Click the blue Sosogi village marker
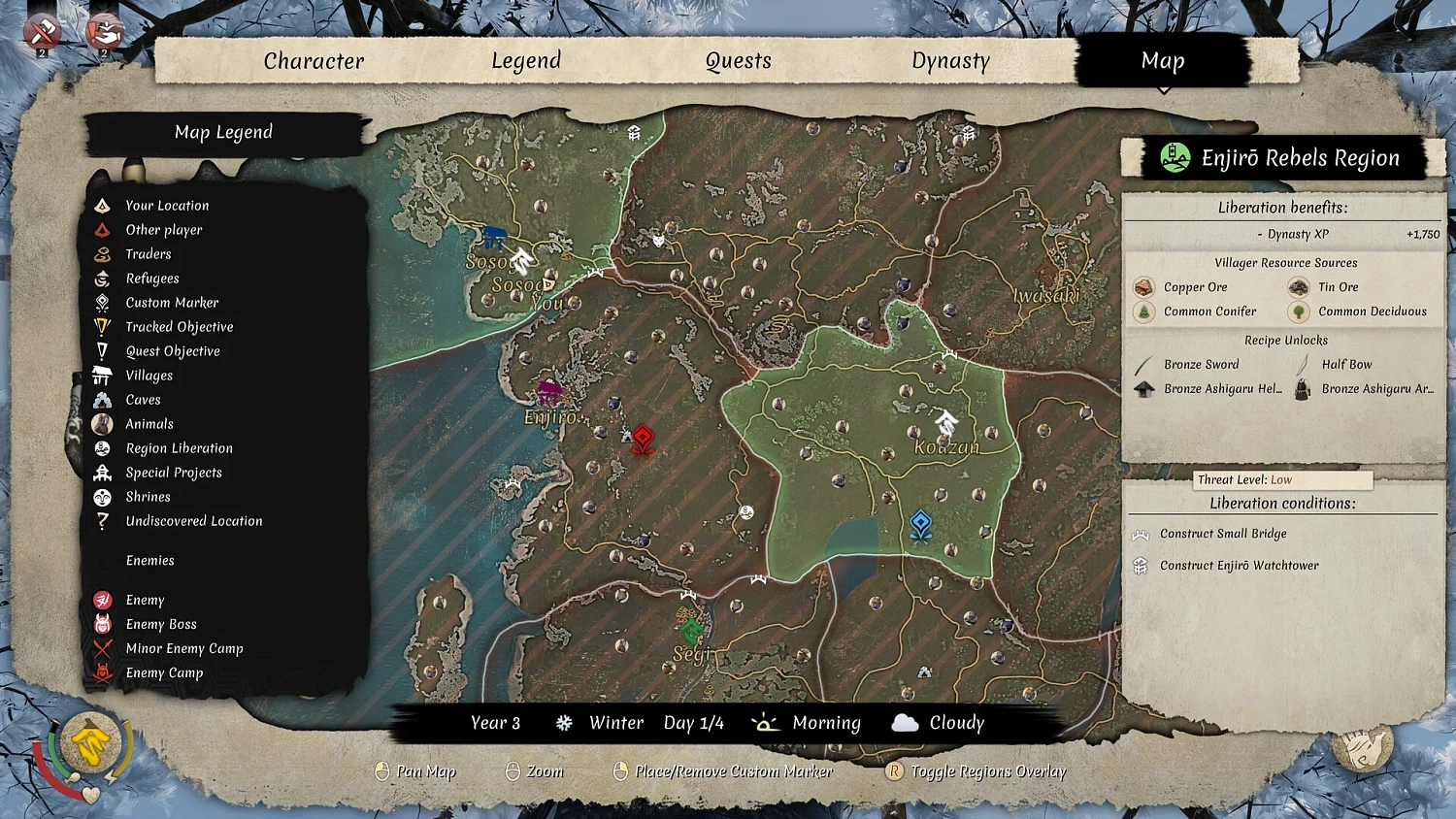The image size is (1456, 819). tap(495, 237)
